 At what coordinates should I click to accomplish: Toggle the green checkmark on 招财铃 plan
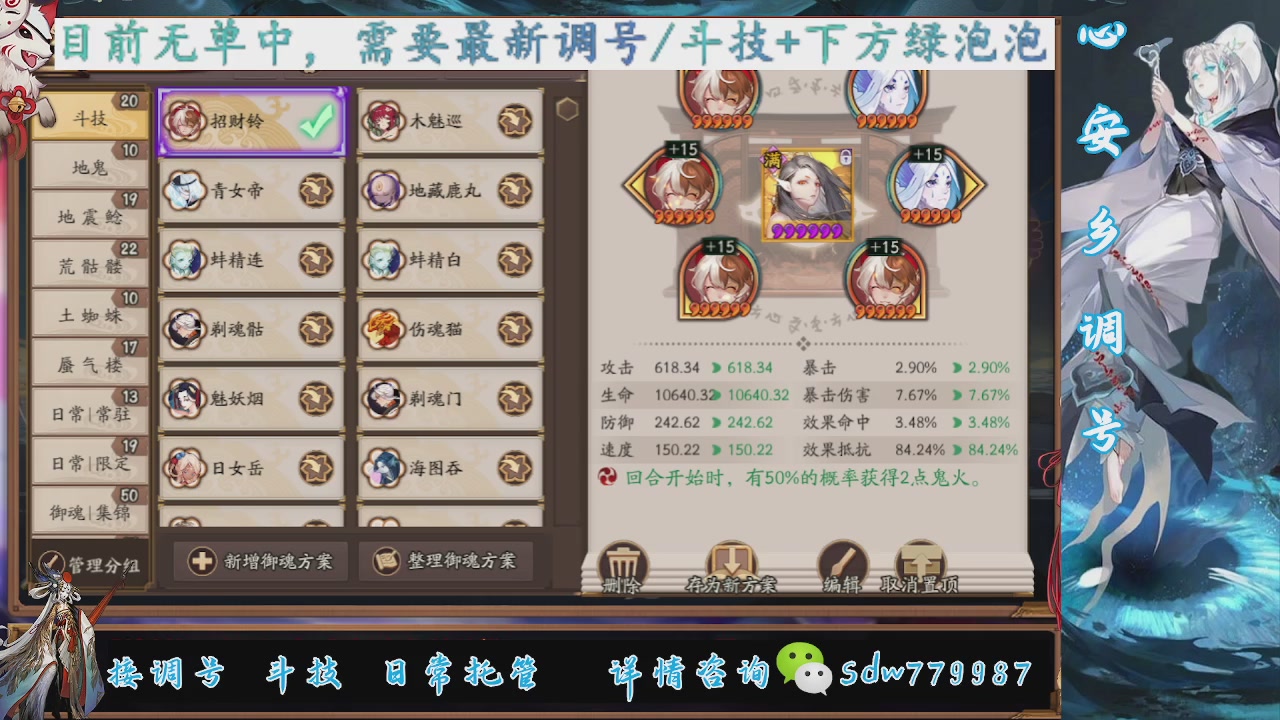[315, 120]
